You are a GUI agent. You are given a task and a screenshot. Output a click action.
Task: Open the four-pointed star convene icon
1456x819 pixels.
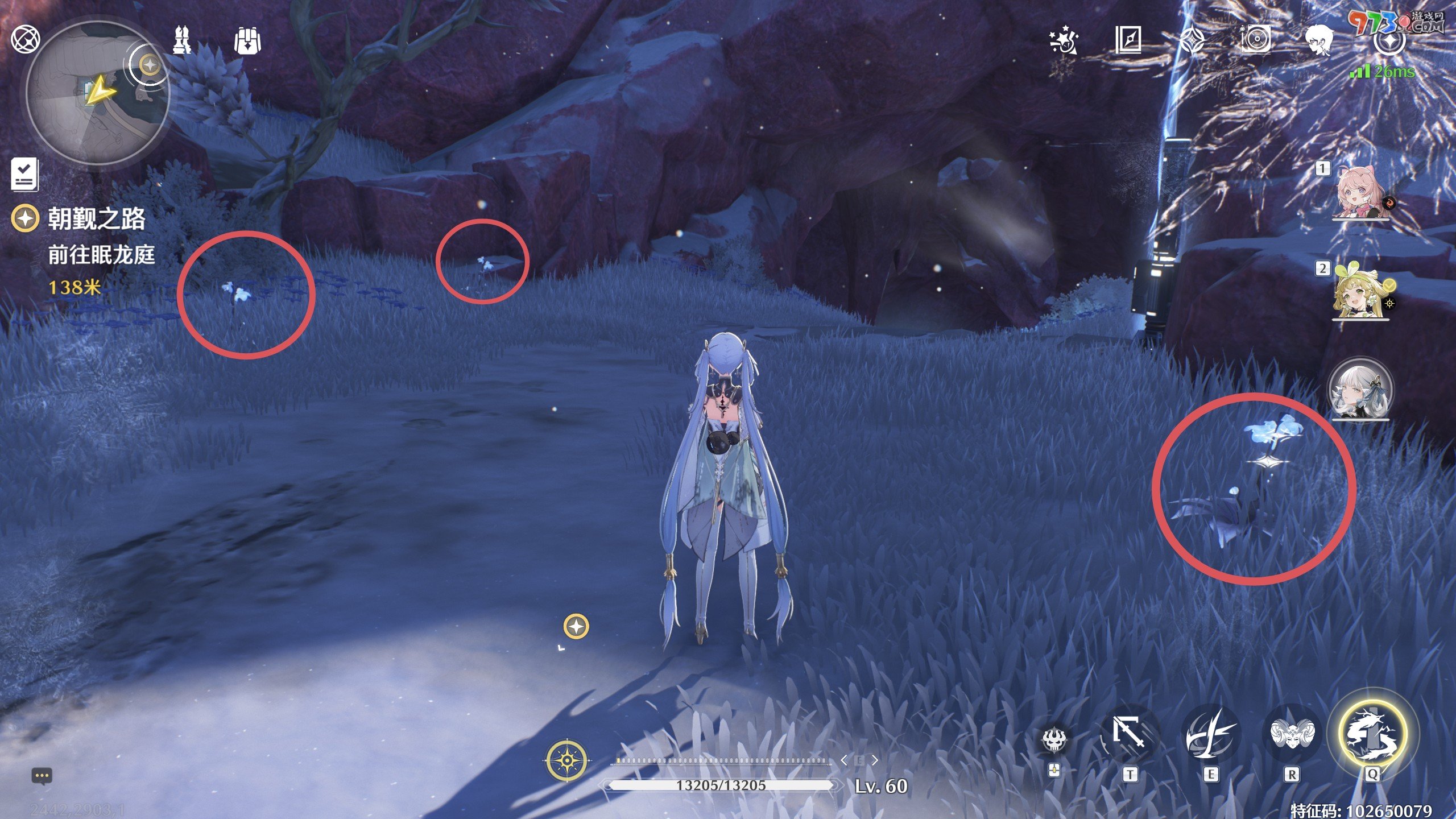tap(1192, 40)
